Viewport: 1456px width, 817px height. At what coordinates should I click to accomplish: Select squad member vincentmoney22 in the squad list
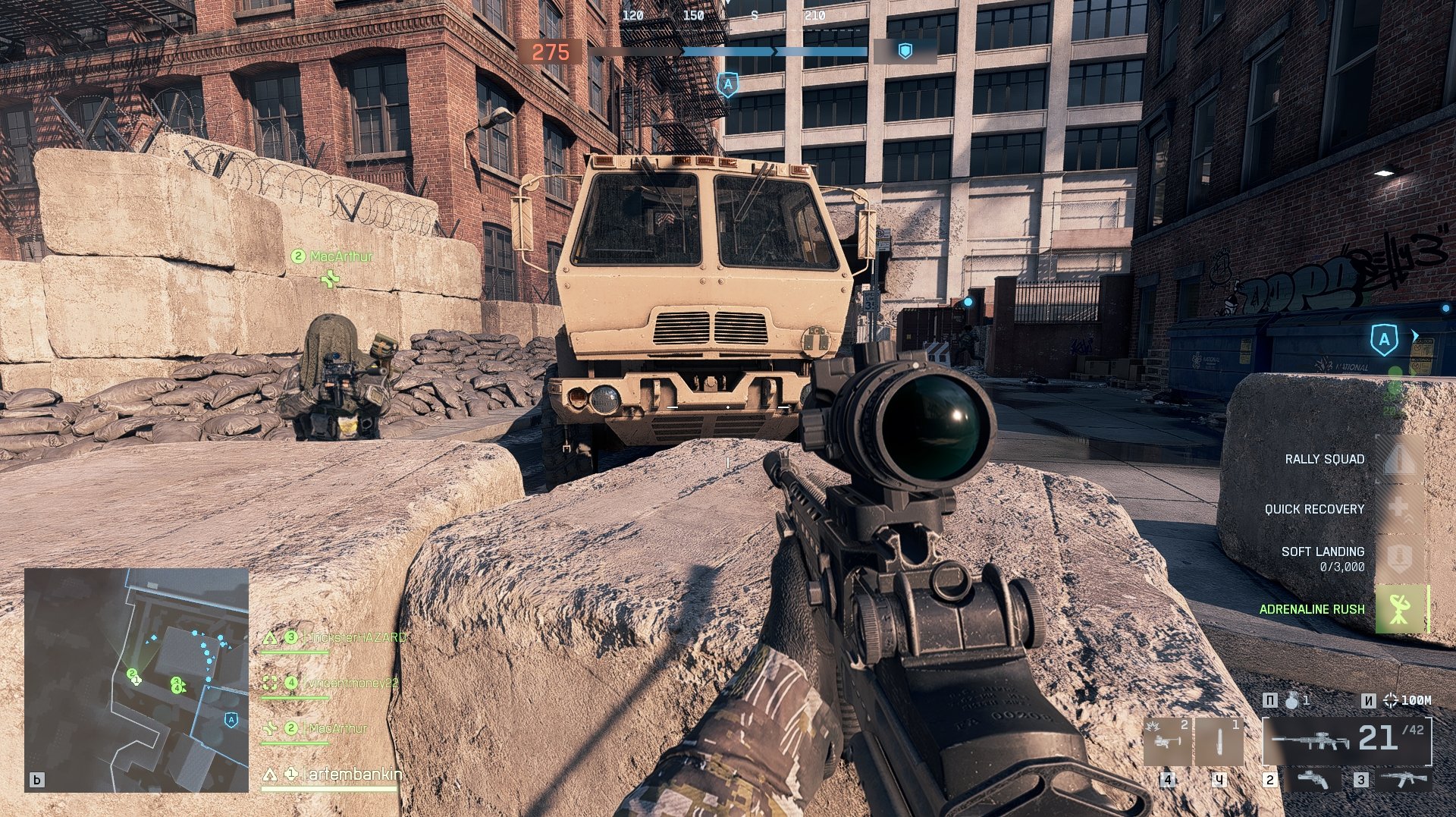tap(350, 683)
